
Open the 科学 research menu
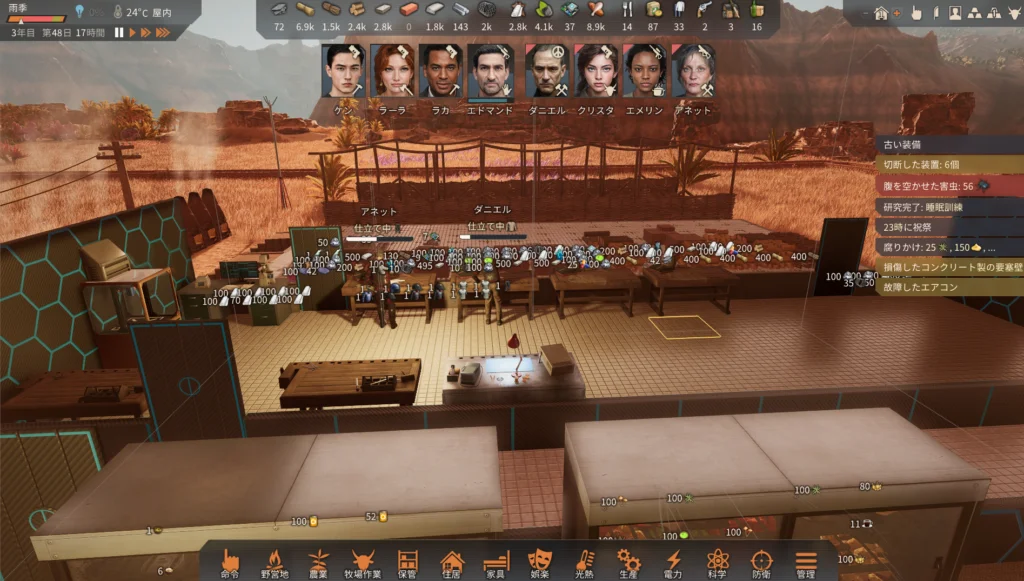(717, 562)
